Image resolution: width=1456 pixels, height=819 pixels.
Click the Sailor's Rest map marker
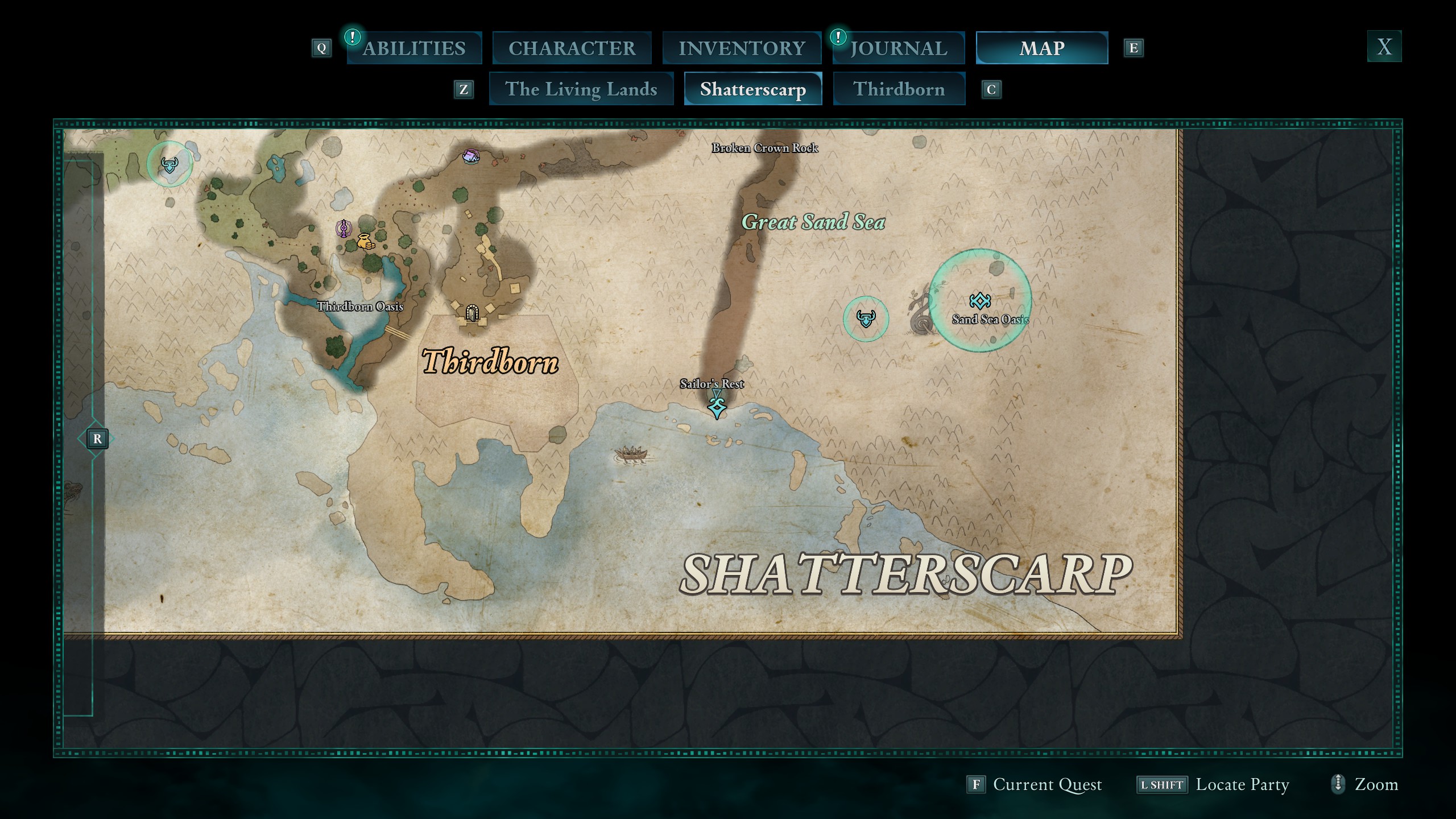(x=717, y=407)
